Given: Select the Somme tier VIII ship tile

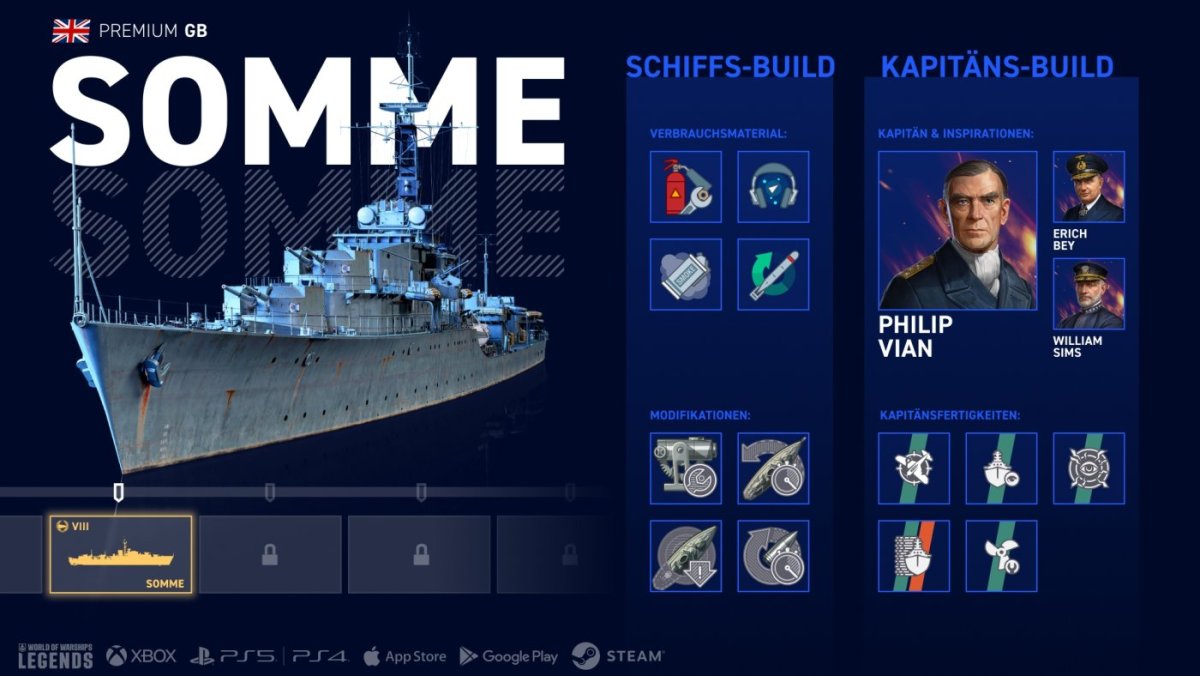Looking at the screenshot, I should (121, 555).
